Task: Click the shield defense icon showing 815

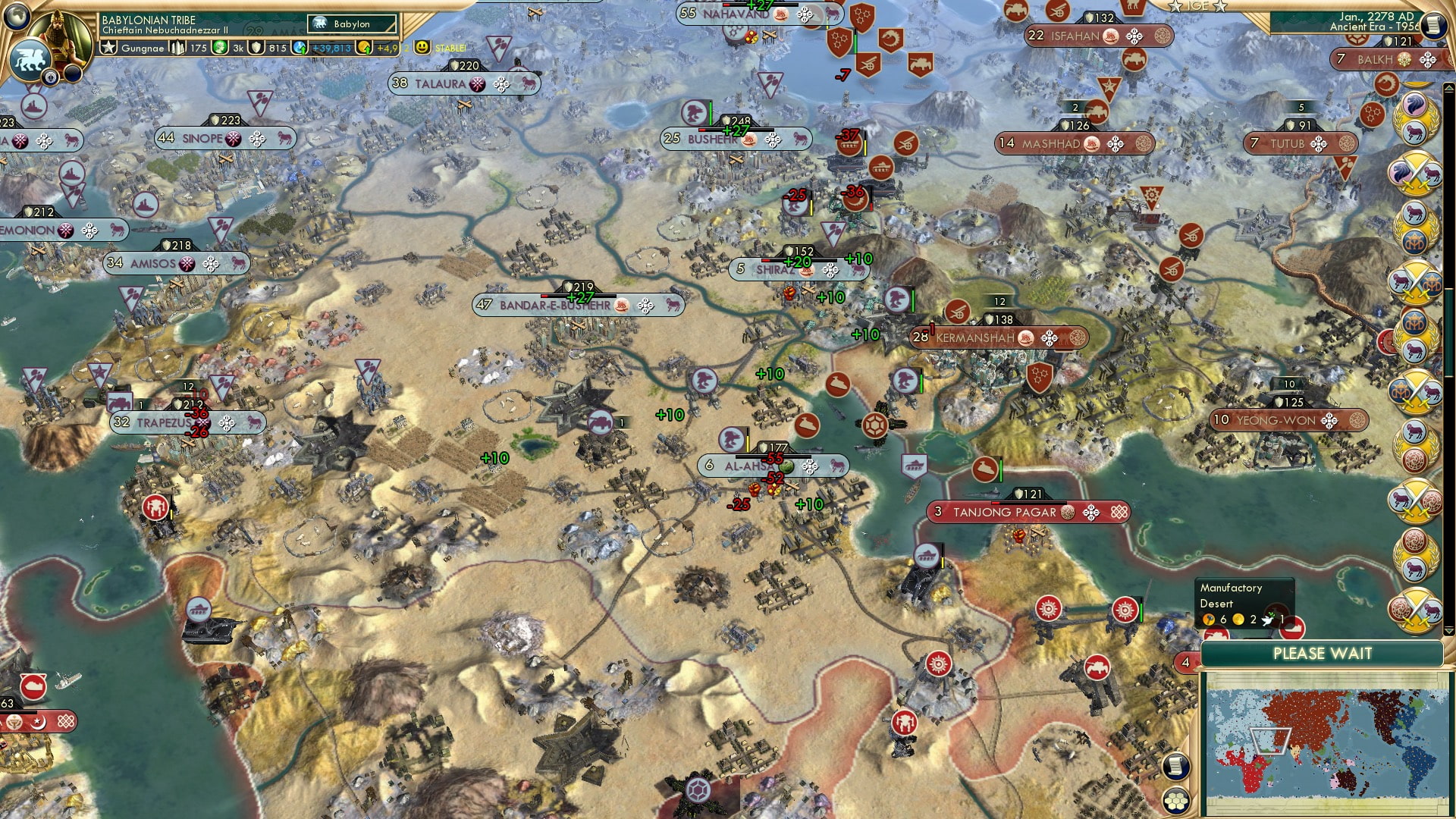Action: 256,48
